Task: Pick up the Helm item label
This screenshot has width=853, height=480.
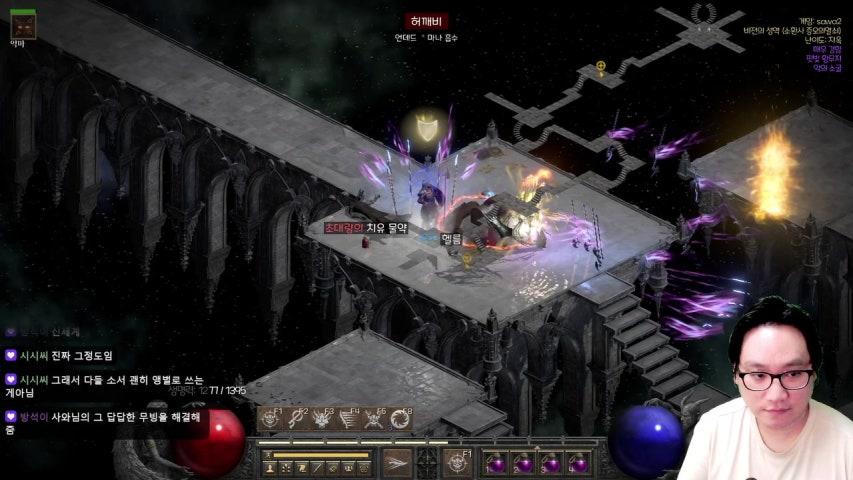Action: (x=451, y=239)
